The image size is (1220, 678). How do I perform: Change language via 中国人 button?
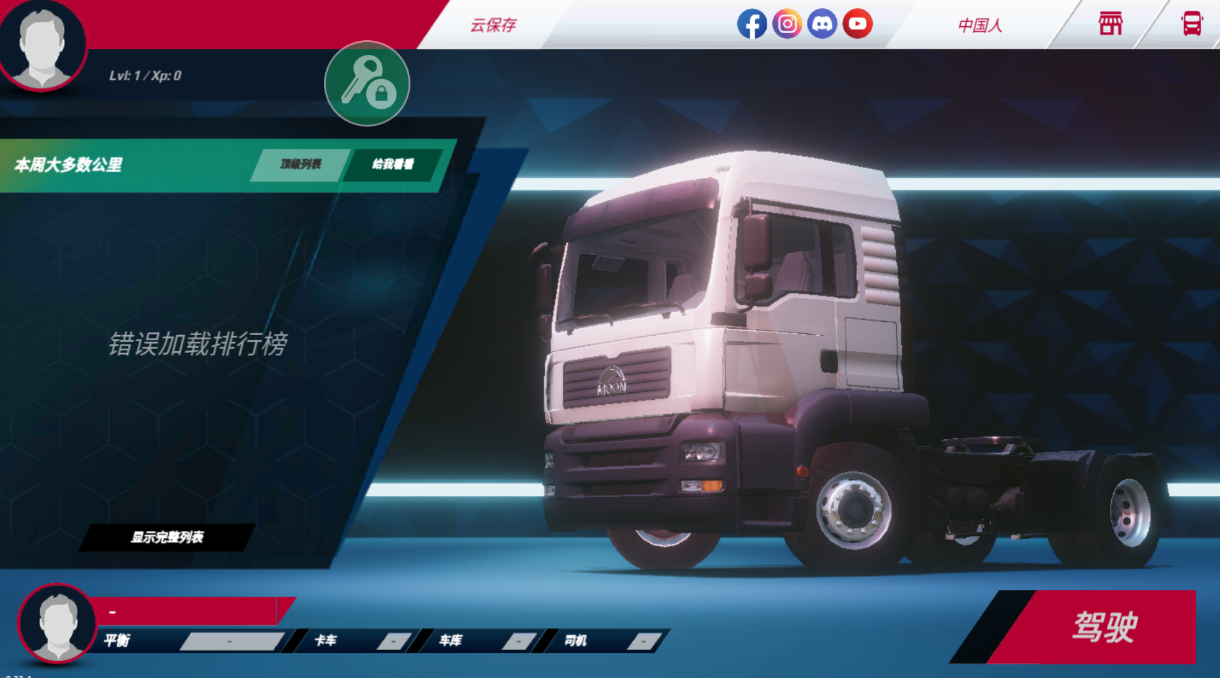click(980, 25)
